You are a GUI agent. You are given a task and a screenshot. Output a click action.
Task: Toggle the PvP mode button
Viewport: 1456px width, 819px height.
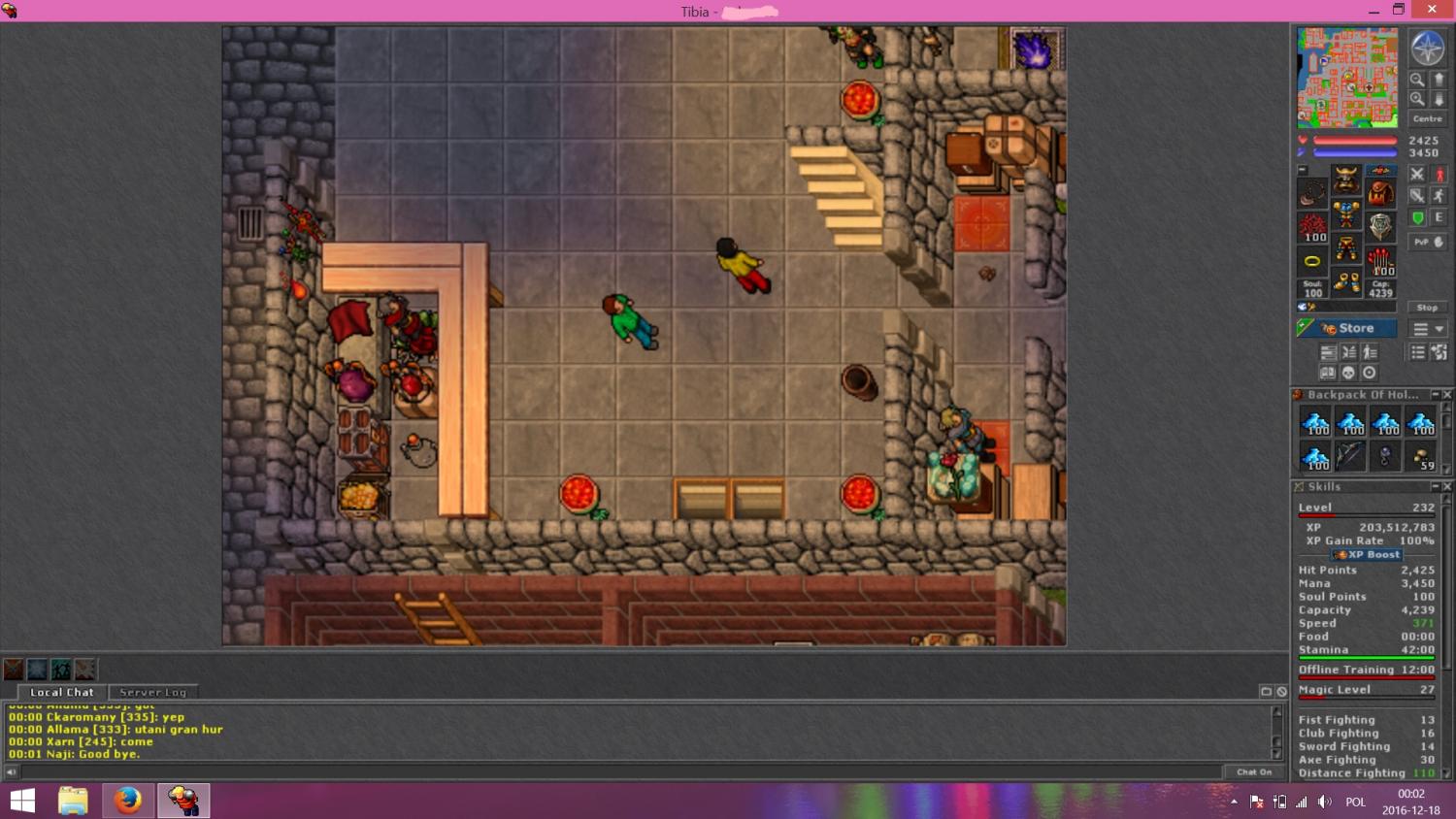[1428, 242]
